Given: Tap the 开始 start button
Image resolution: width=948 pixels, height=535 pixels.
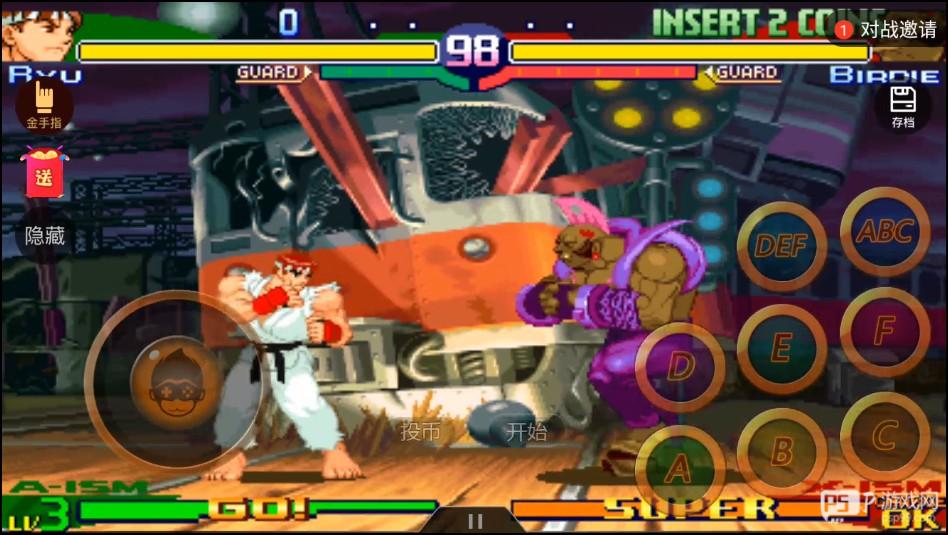Looking at the screenshot, I should coord(526,432).
